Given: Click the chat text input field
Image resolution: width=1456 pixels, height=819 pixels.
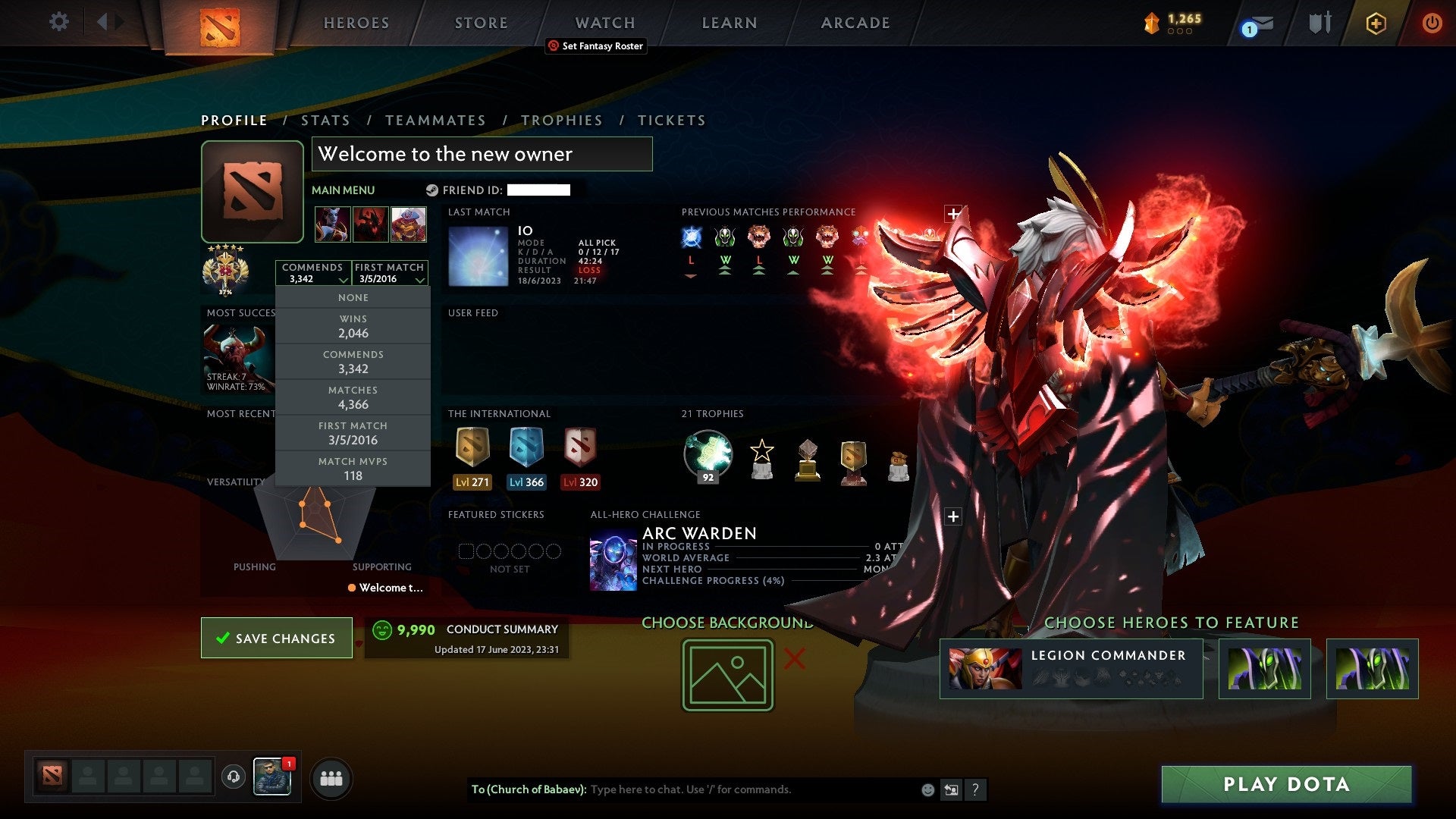Looking at the screenshot, I should 720,789.
